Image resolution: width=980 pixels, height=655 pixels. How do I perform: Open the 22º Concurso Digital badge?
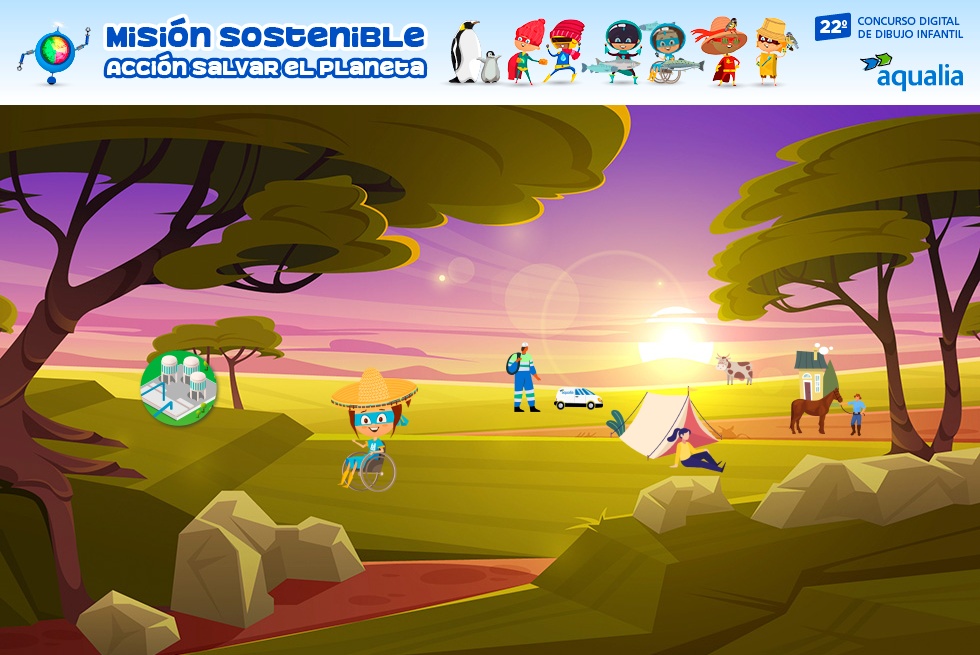889,26
